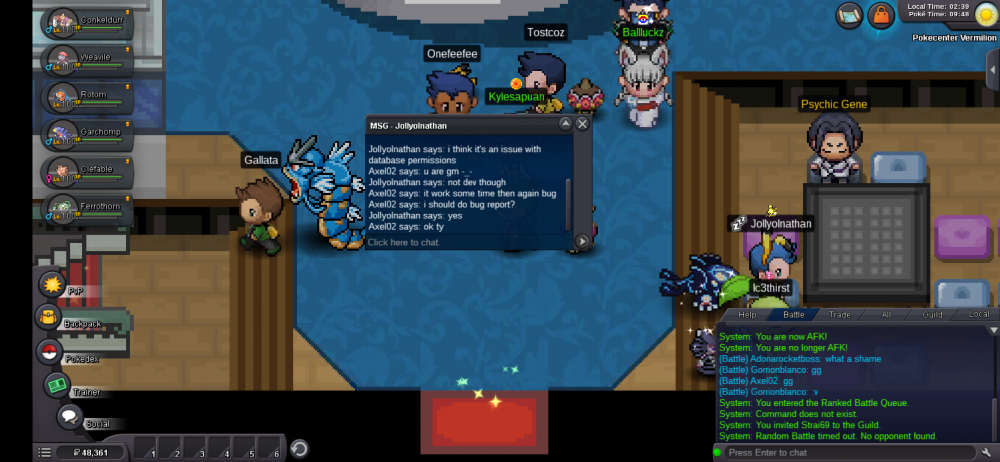The width and height of the screenshot is (1000, 462).
Task: Open chat settings wrench icon
Action: 987,453
